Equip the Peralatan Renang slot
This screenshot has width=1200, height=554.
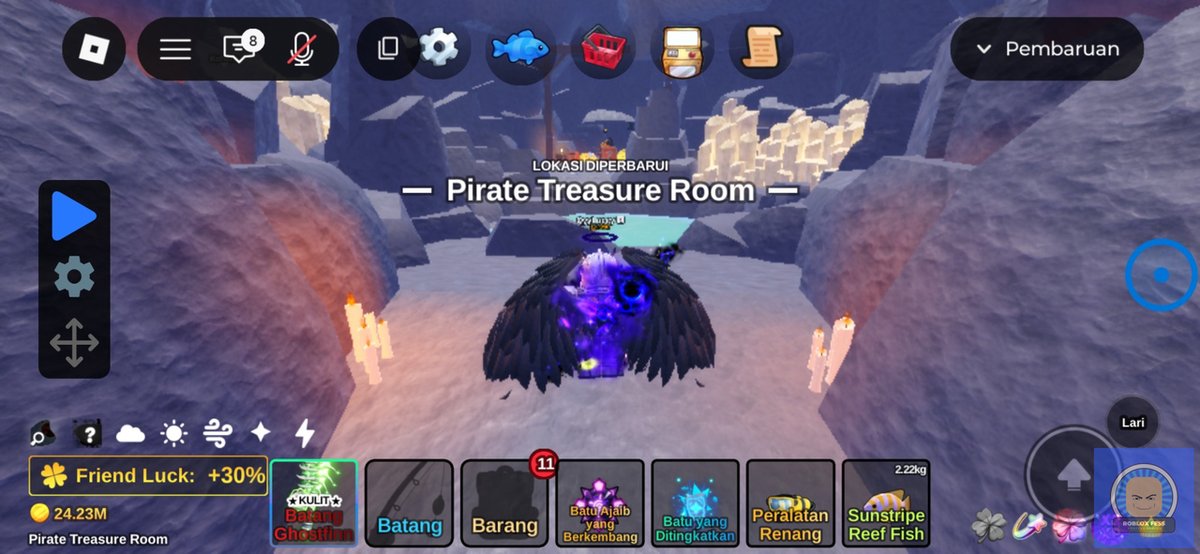(791, 503)
